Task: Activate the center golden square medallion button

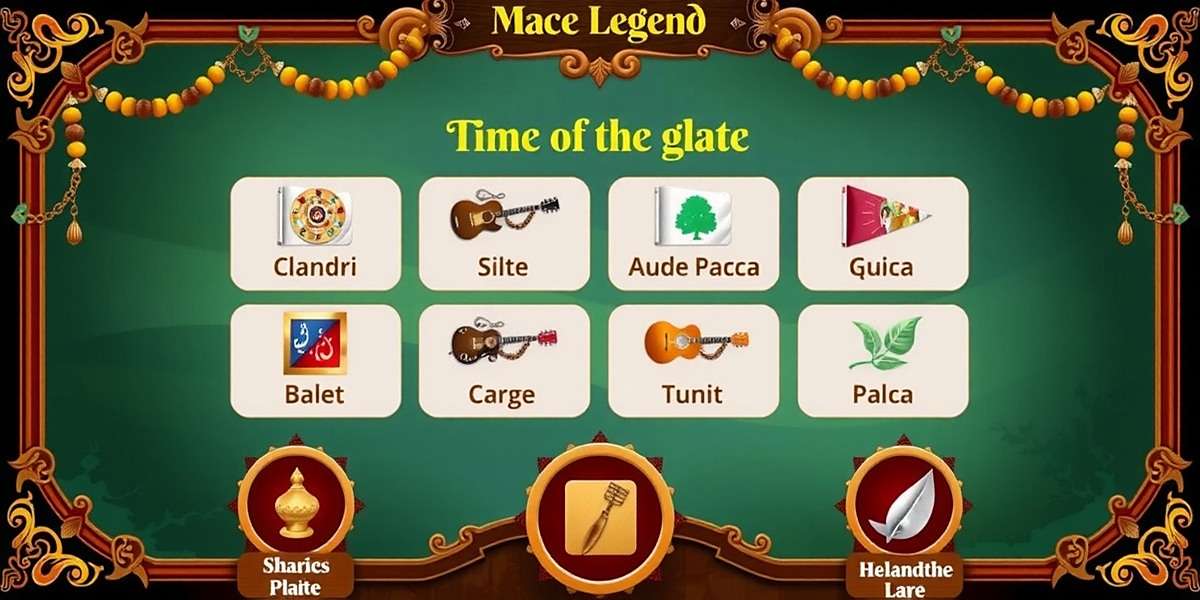Action: [x=600, y=517]
